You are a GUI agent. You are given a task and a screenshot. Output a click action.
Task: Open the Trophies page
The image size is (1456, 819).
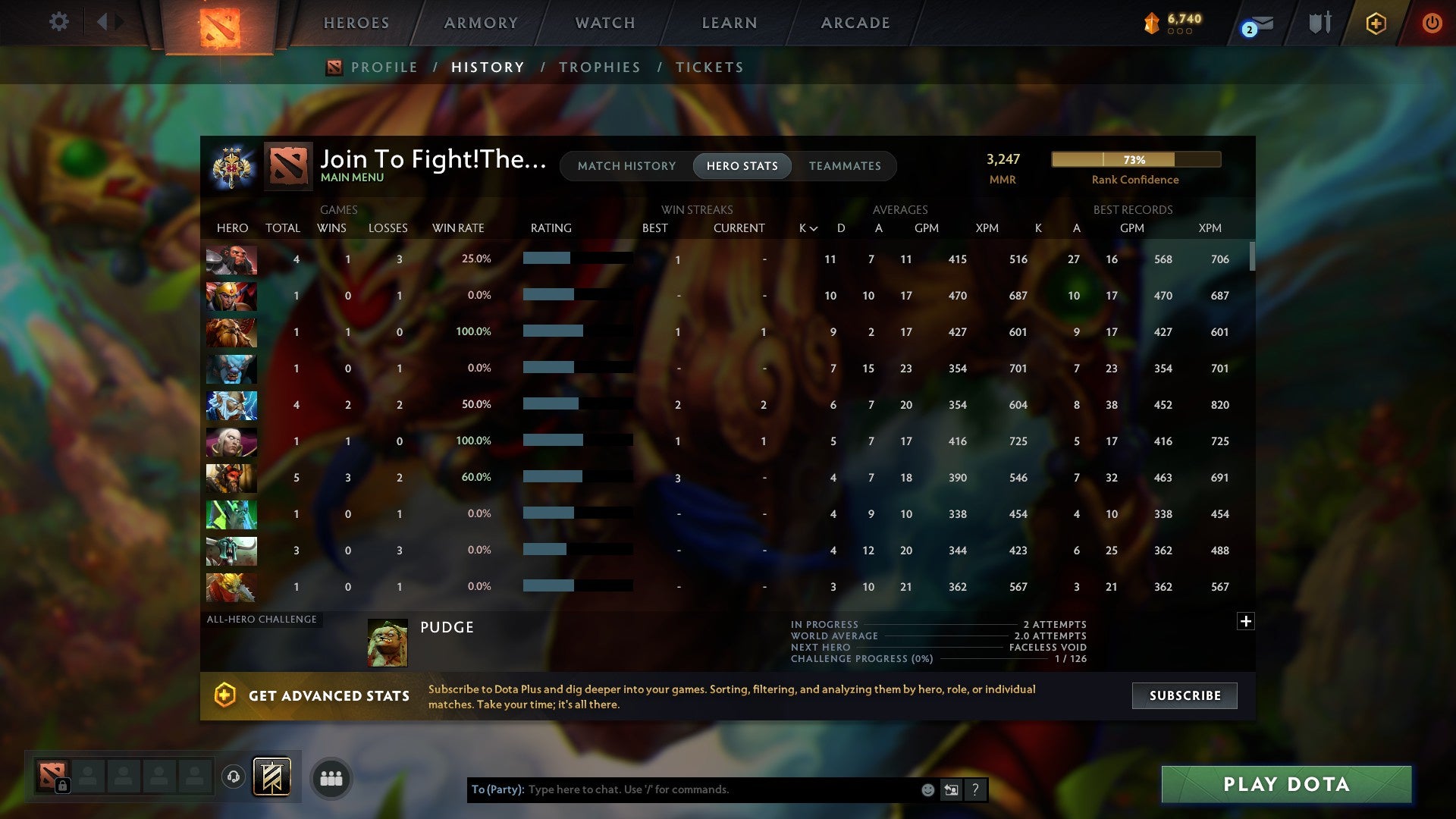599,67
